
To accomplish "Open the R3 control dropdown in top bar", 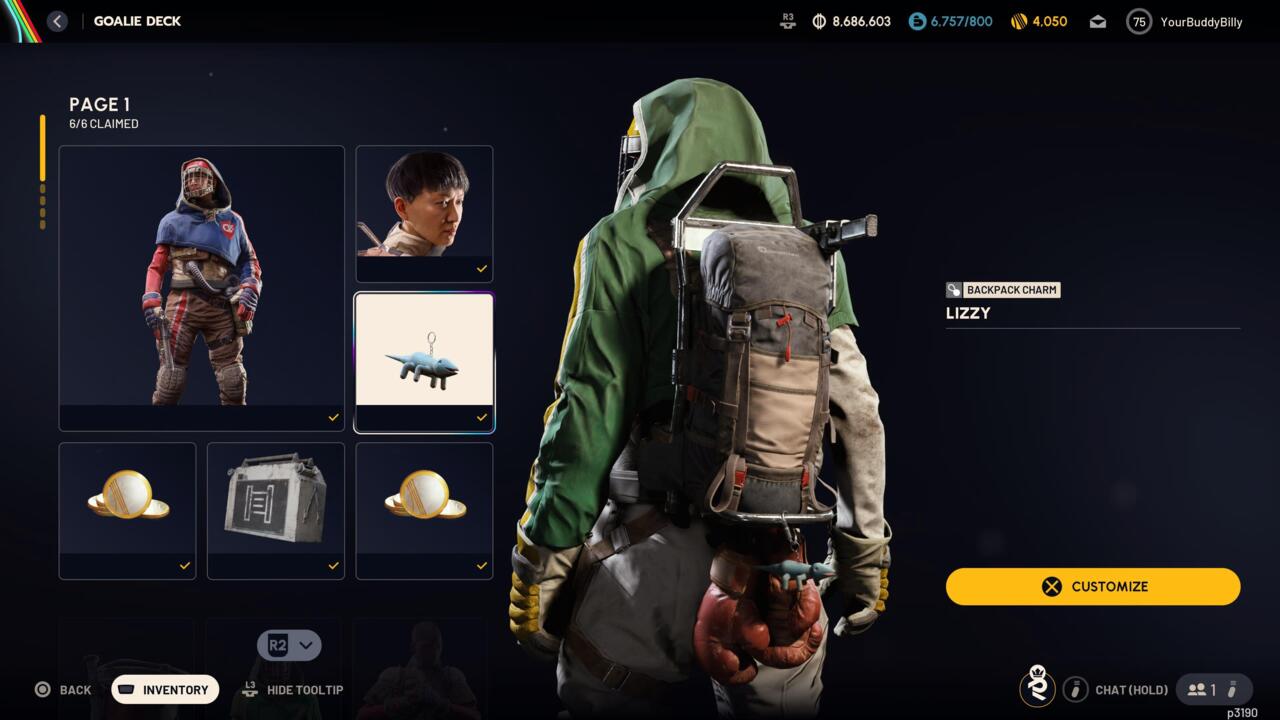I will pos(787,20).
